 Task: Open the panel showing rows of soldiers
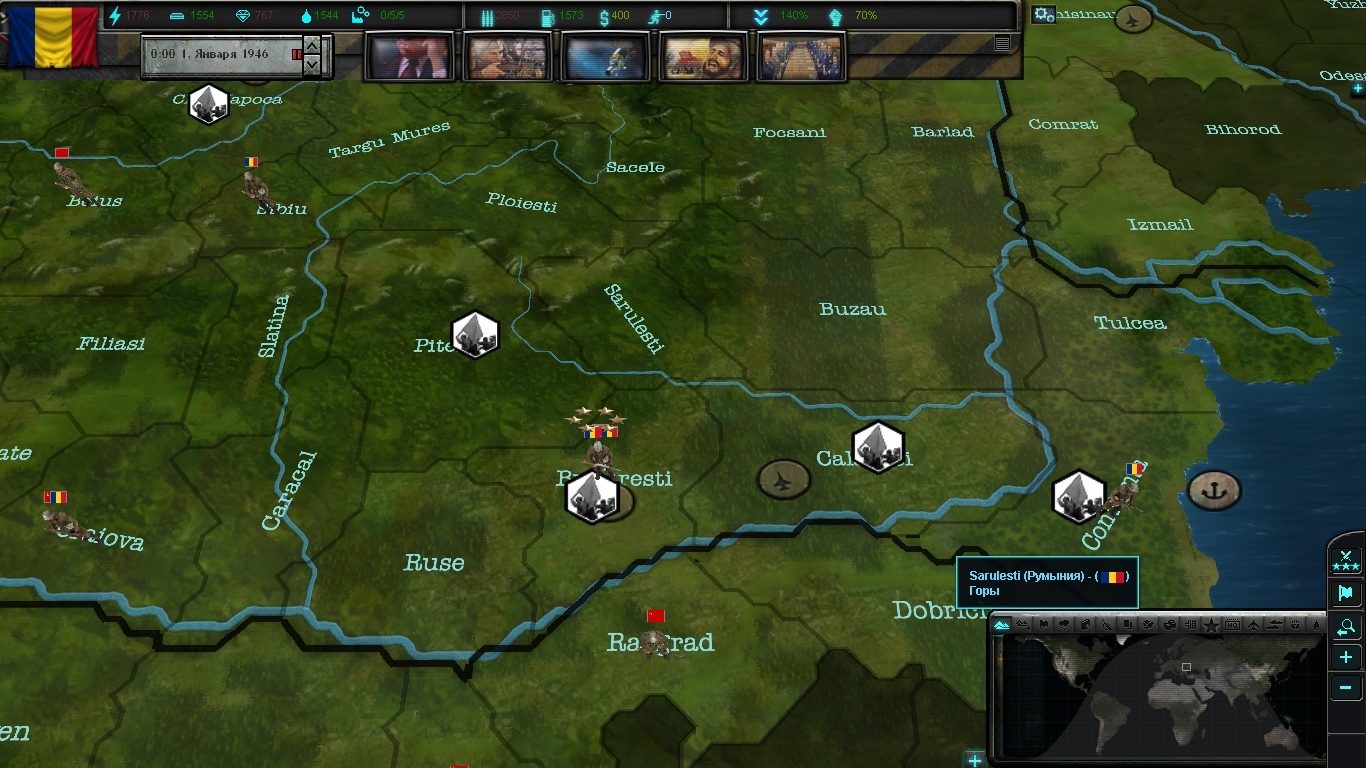coord(801,56)
